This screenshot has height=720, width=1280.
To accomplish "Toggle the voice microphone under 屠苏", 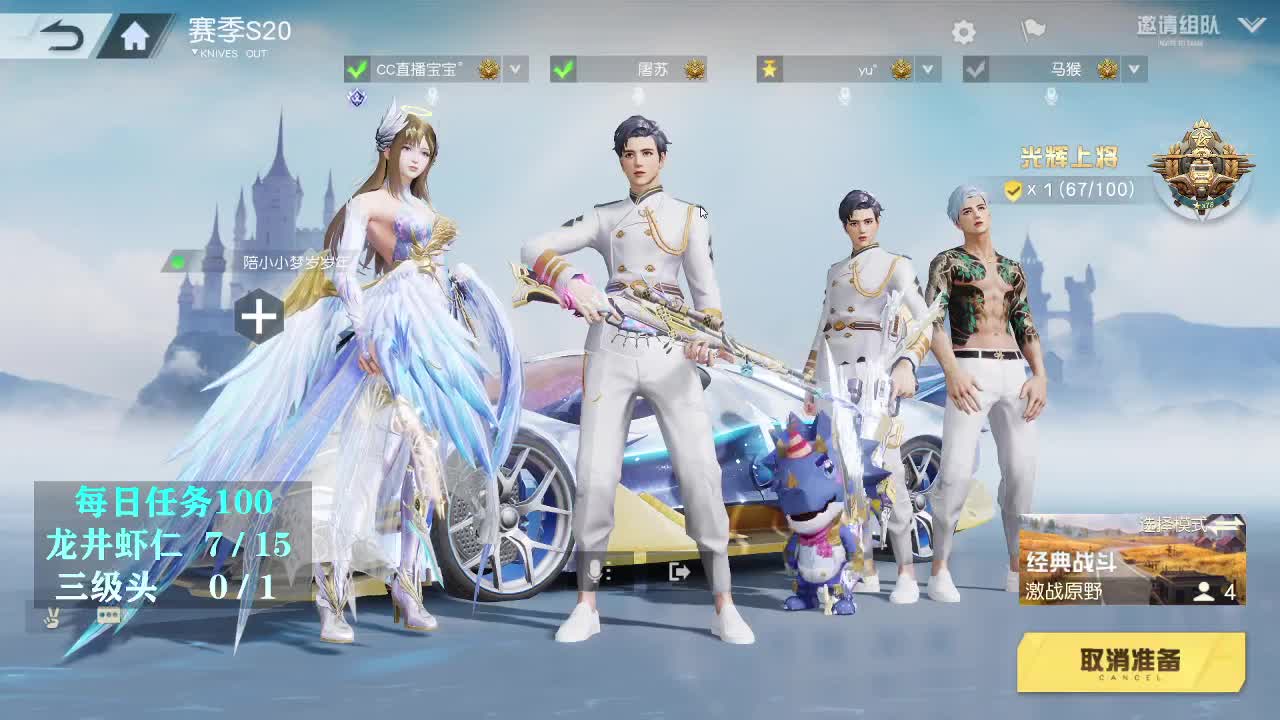I will [637, 94].
